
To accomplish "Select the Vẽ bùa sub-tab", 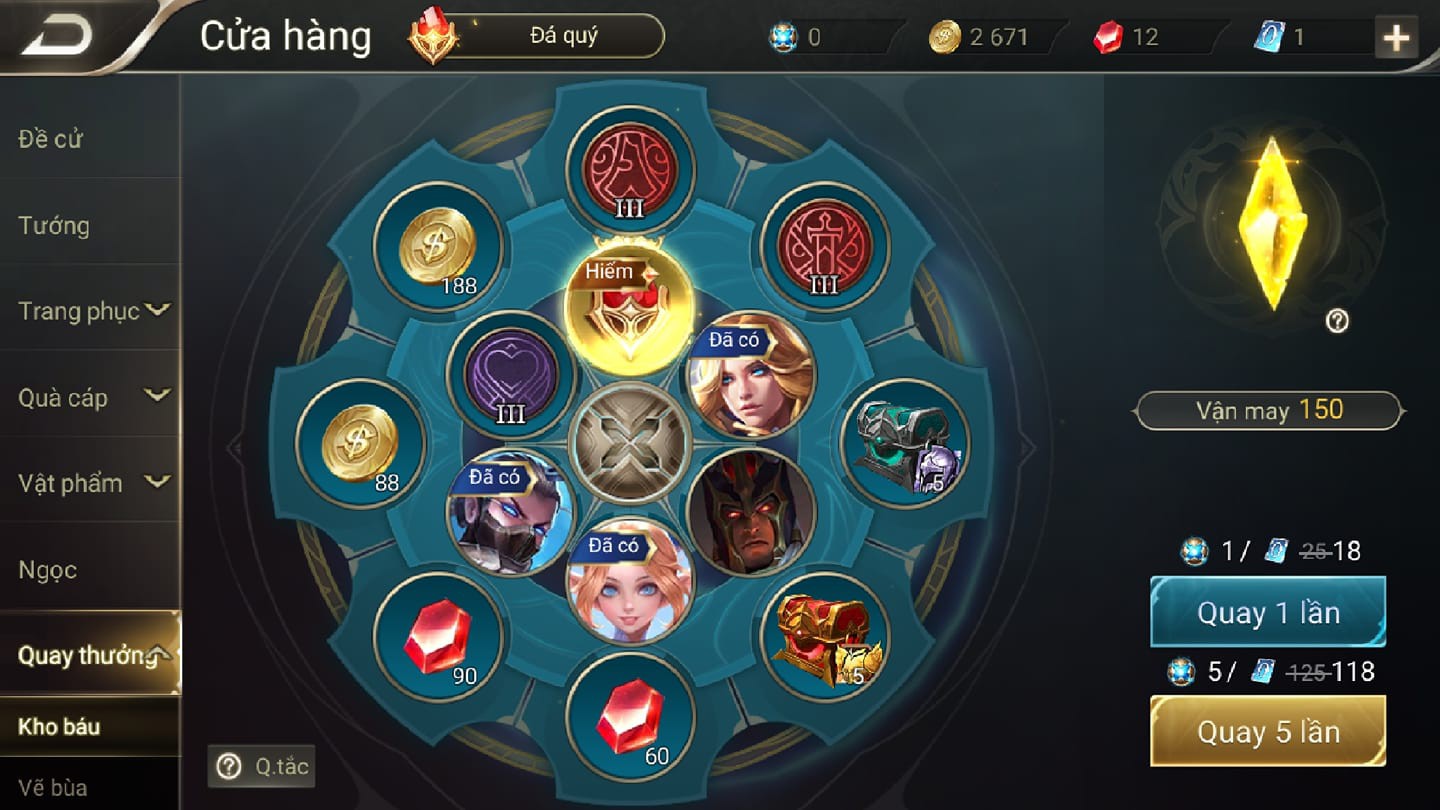I will click(53, 787).
